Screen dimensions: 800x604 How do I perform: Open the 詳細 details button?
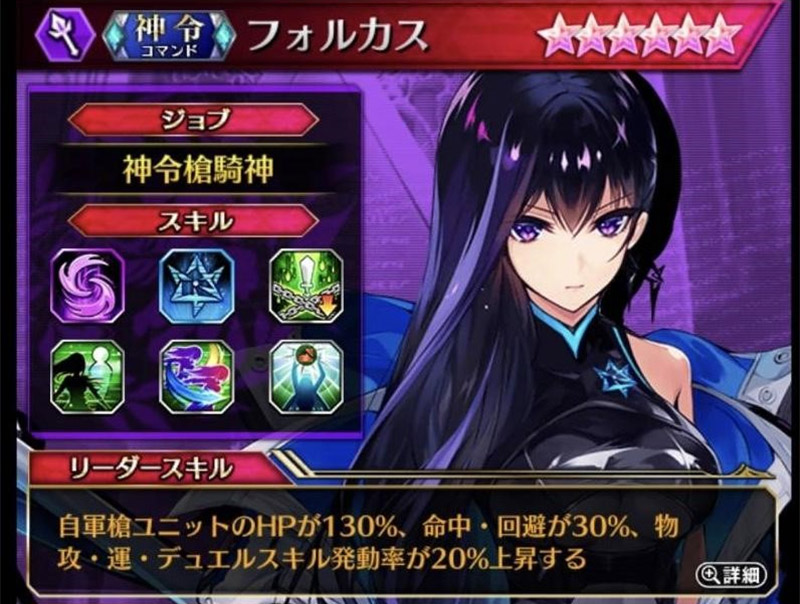click(x=737, y=574)
